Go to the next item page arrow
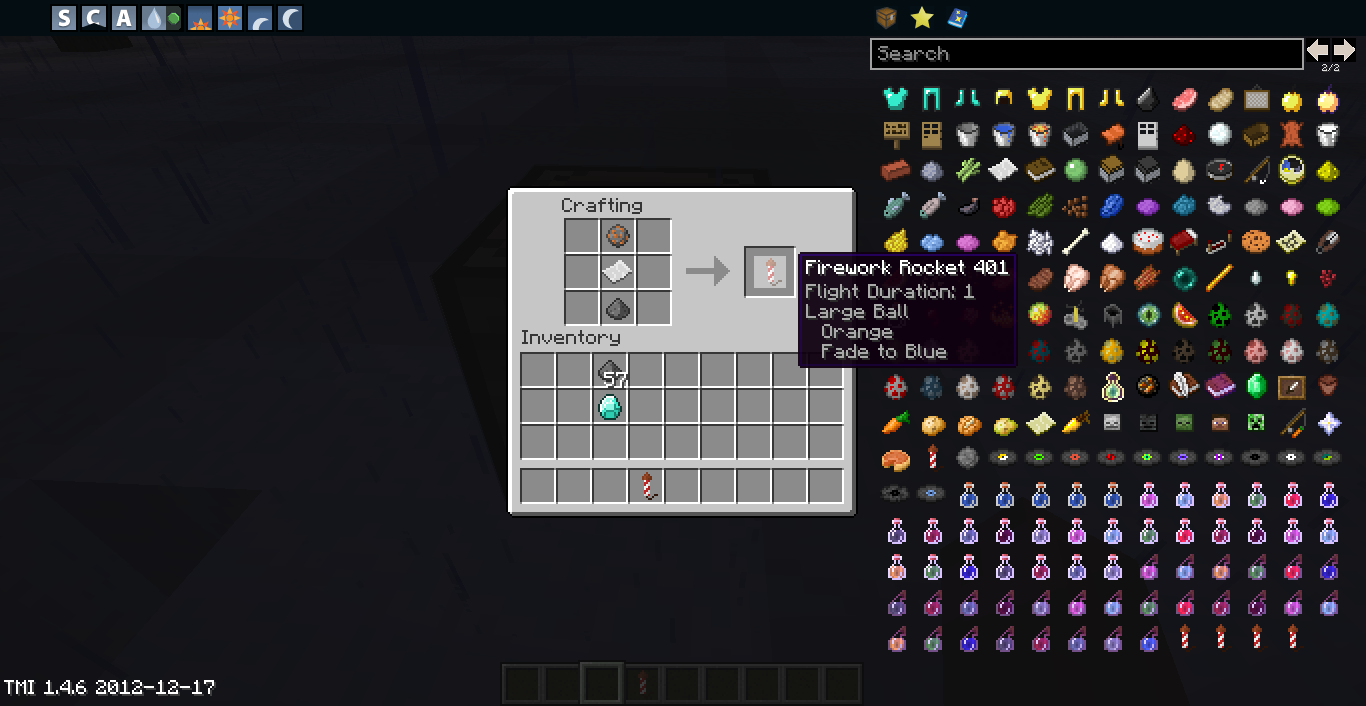The width and height of the screenshot is (1366, 706). pyautogui.click(x=1343, y=50)
